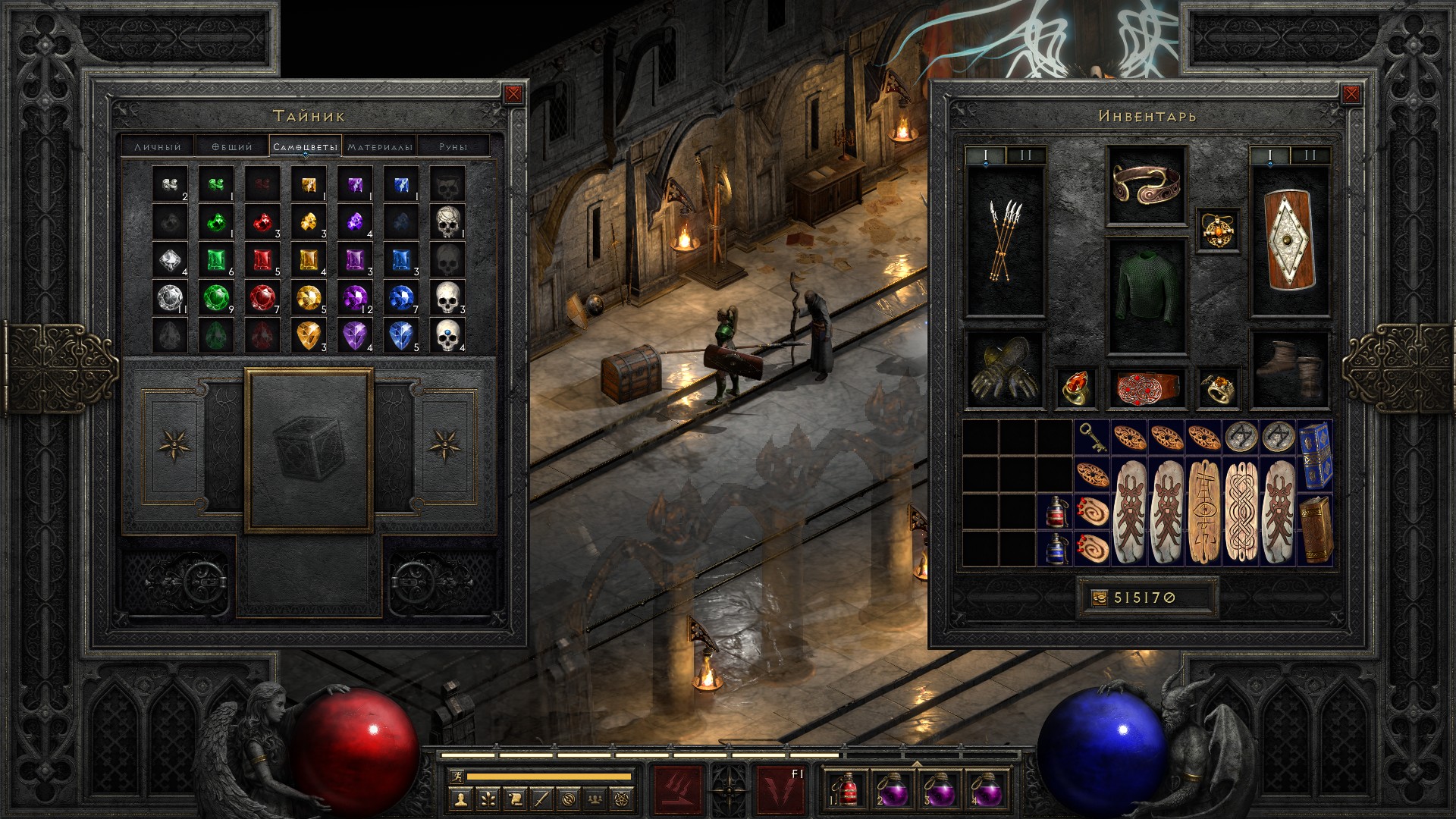
Task: Choose the equipped red belt slot
Action: (1146, 387)
